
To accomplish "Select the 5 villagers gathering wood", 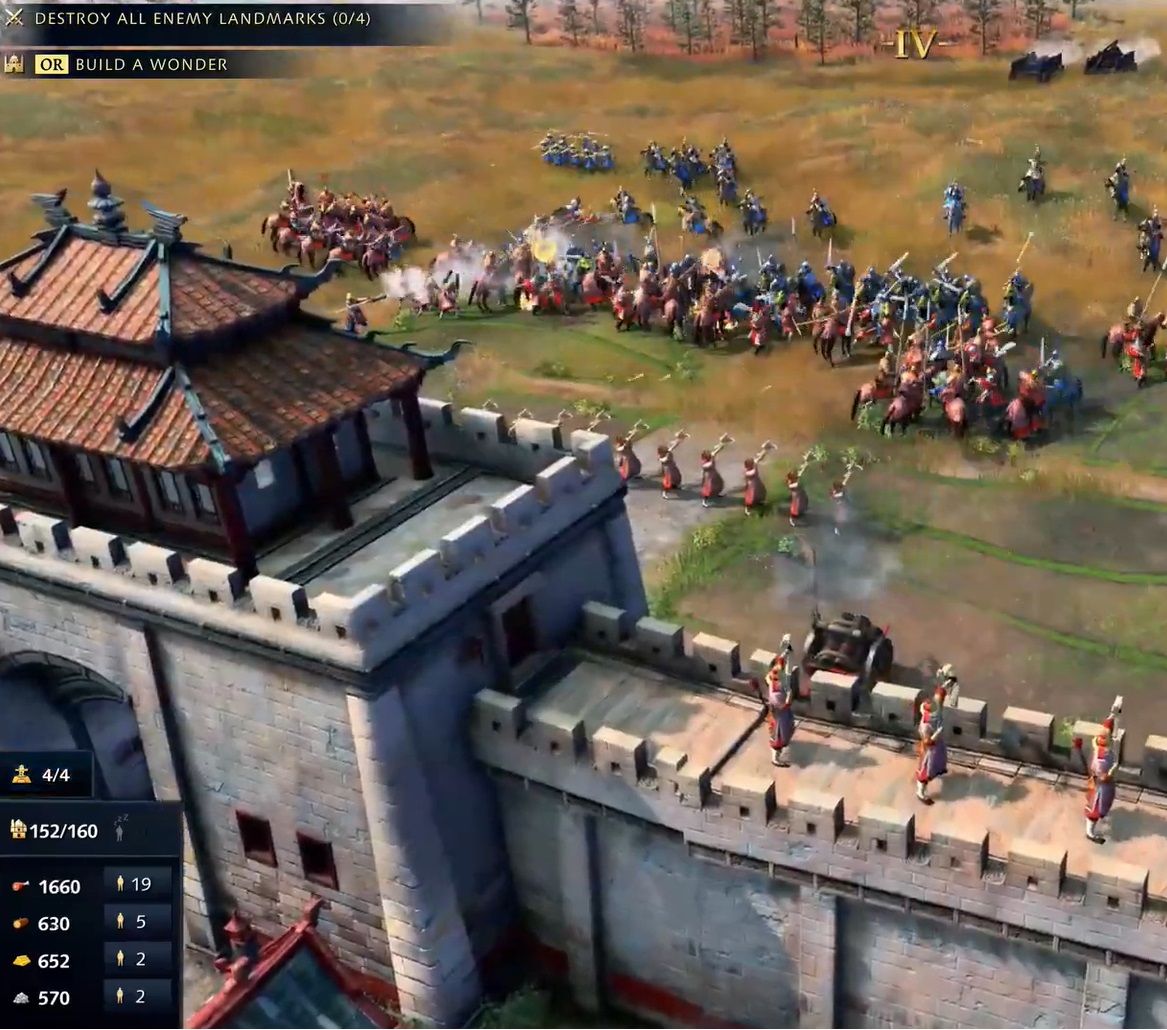I will (x=136, y=922).
